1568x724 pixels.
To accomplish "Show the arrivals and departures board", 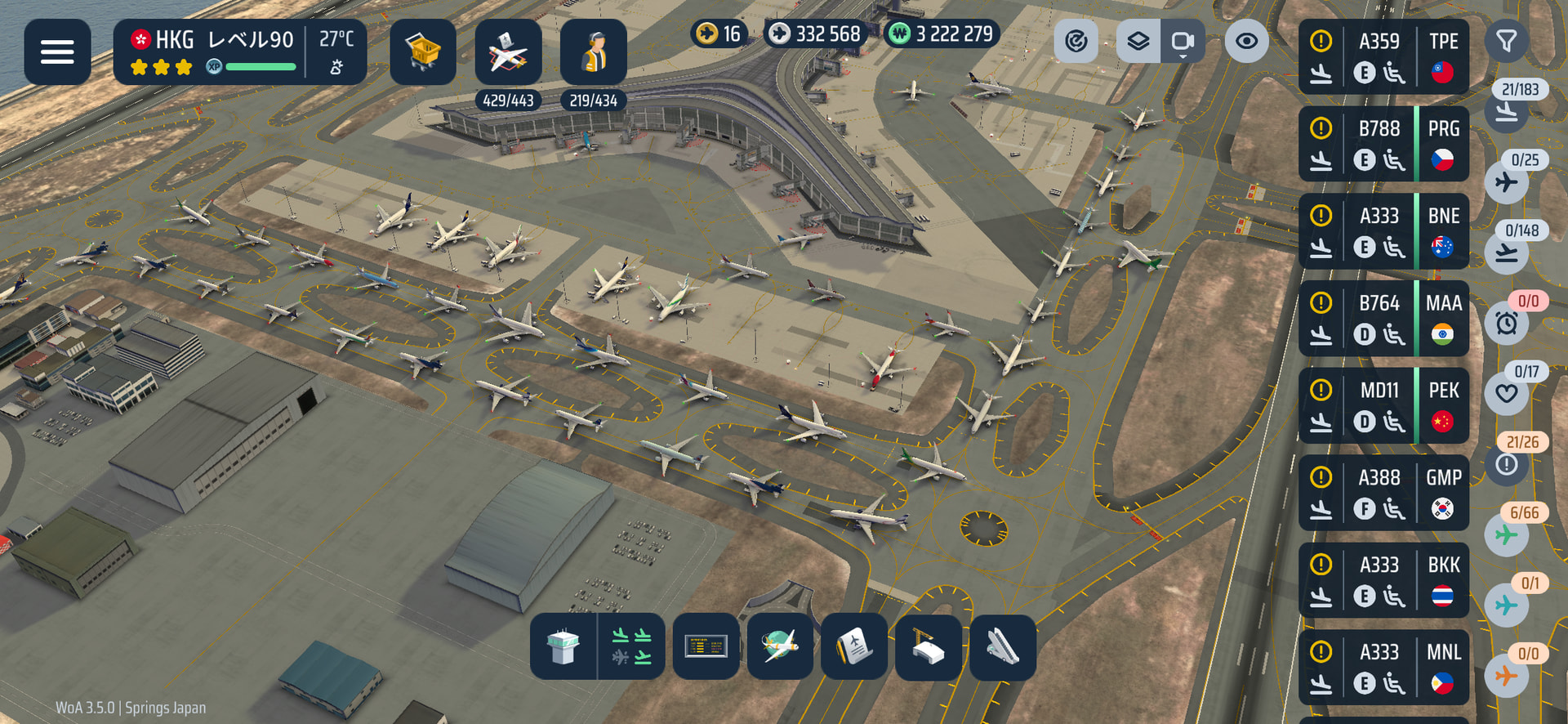I will [x=706, y=647].
